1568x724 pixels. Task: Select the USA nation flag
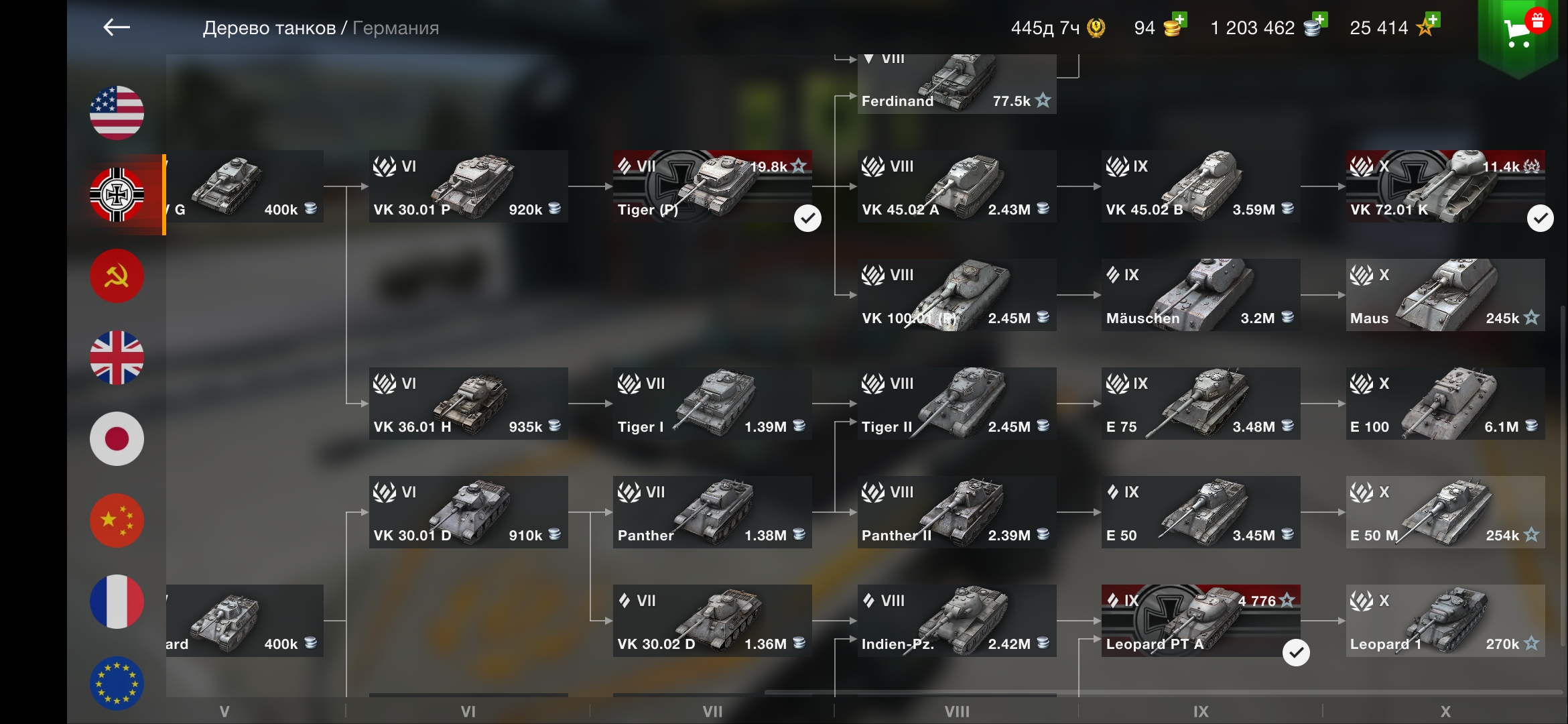(117, 113)
